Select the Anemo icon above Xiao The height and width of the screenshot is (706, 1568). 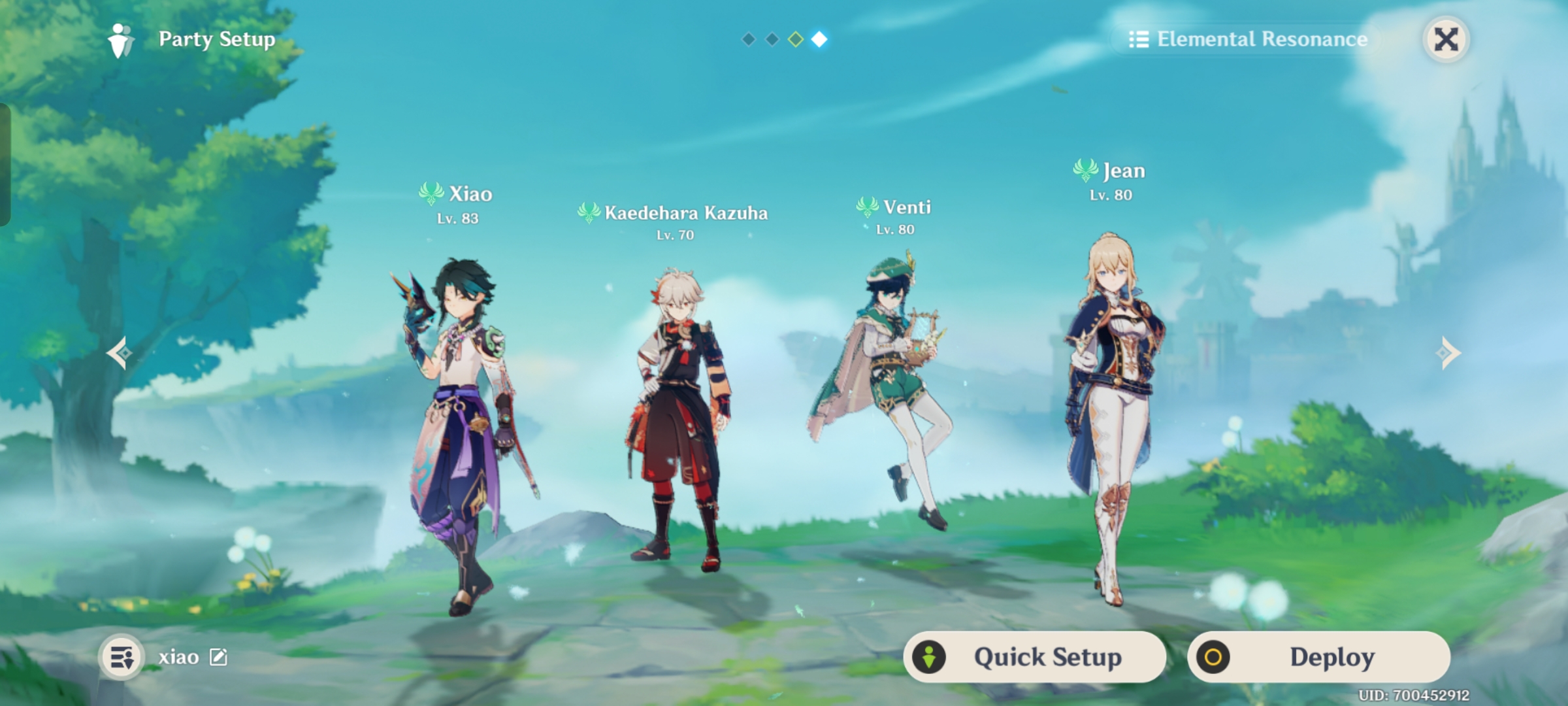(431, 193)
